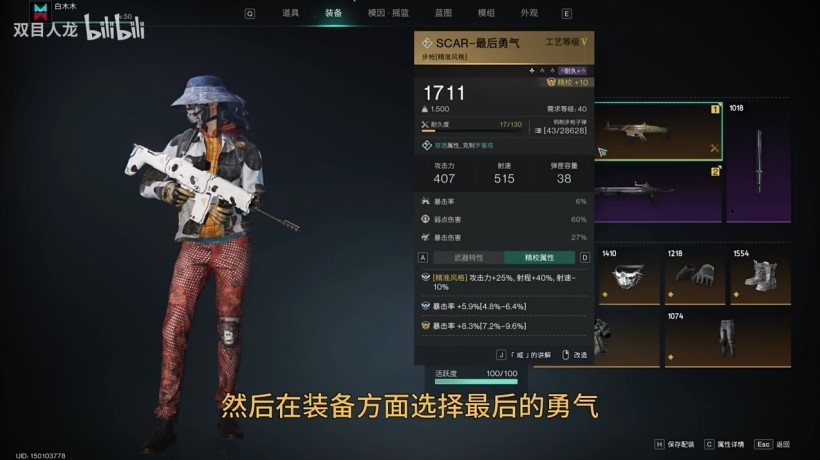This screenshot has width=820, height=460.
Task: Switch to the 道具 tab
Action: [290, 13]
